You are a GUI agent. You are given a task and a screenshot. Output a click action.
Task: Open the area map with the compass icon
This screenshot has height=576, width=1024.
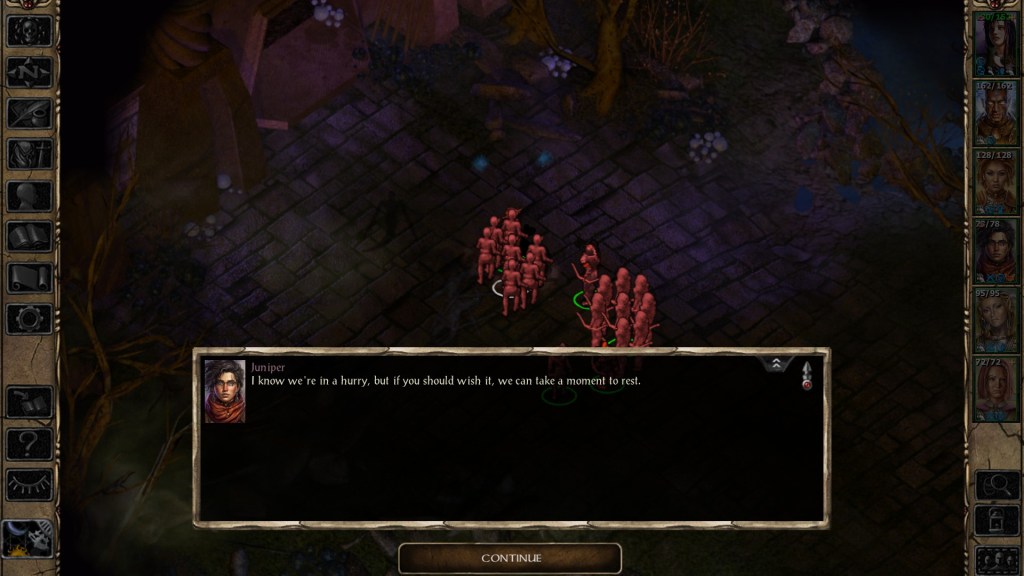29,72
